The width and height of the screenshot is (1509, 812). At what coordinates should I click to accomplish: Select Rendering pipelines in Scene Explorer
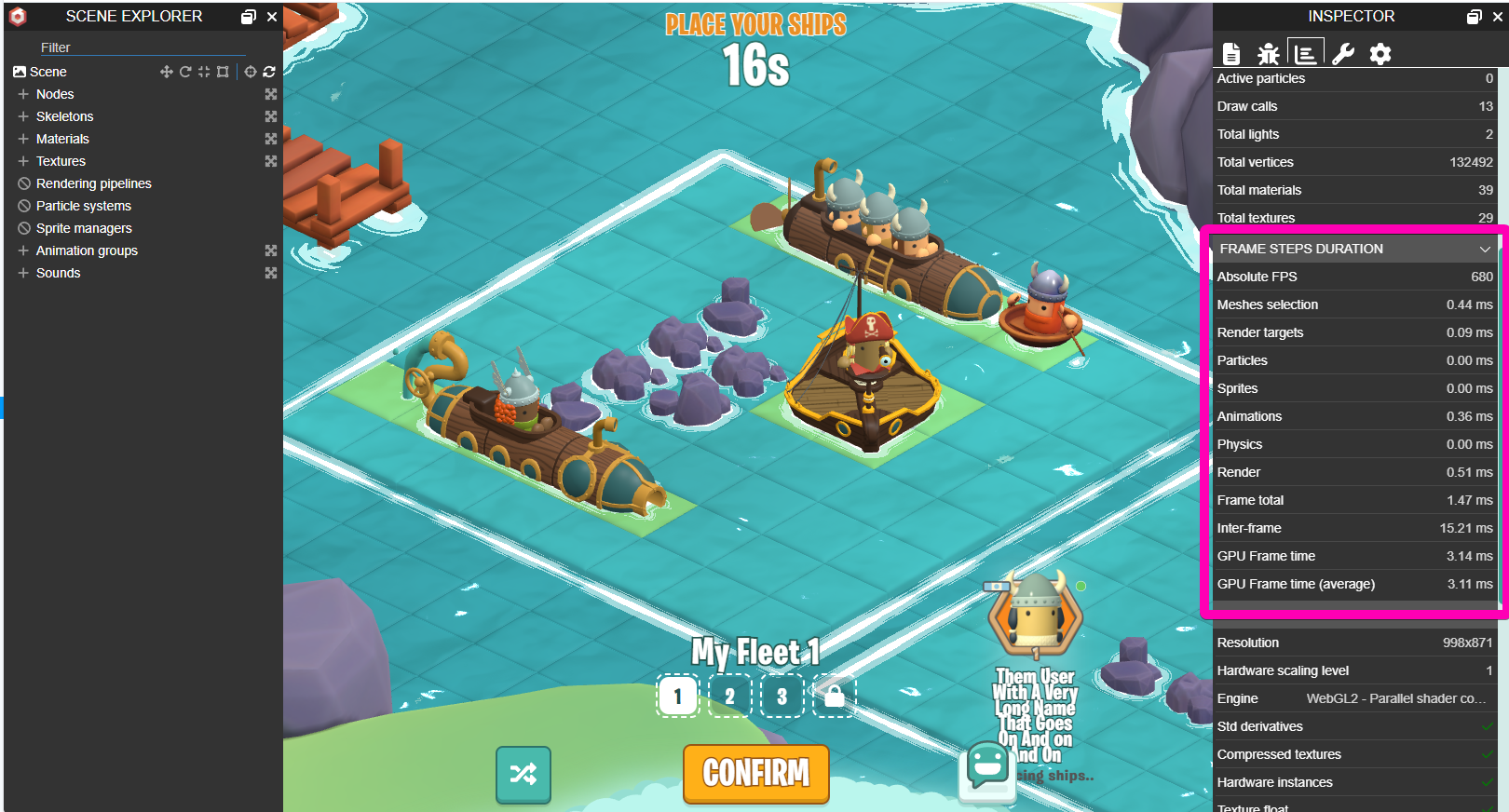point(93,183)
